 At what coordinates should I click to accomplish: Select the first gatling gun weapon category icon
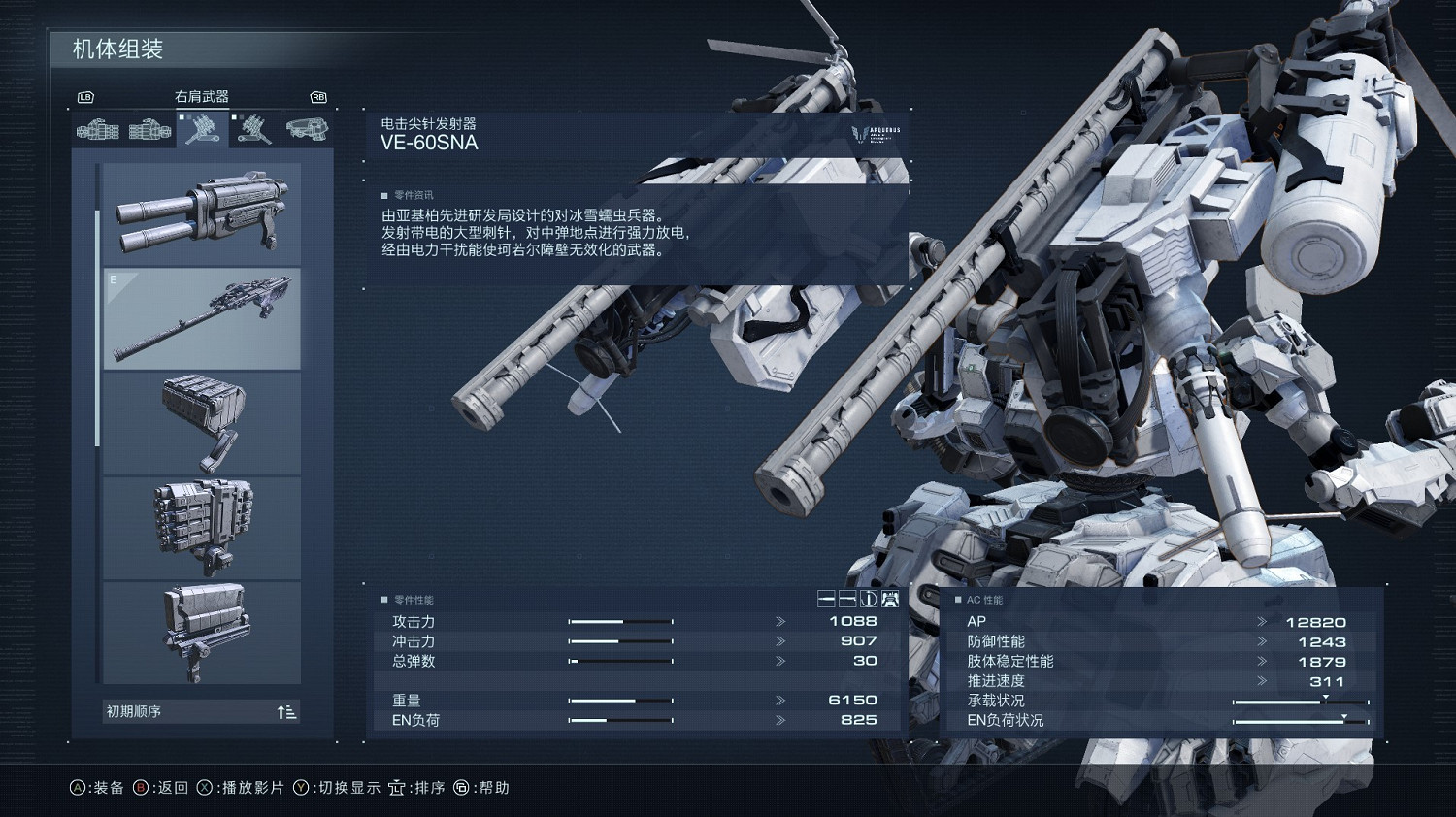coord(98,129)
